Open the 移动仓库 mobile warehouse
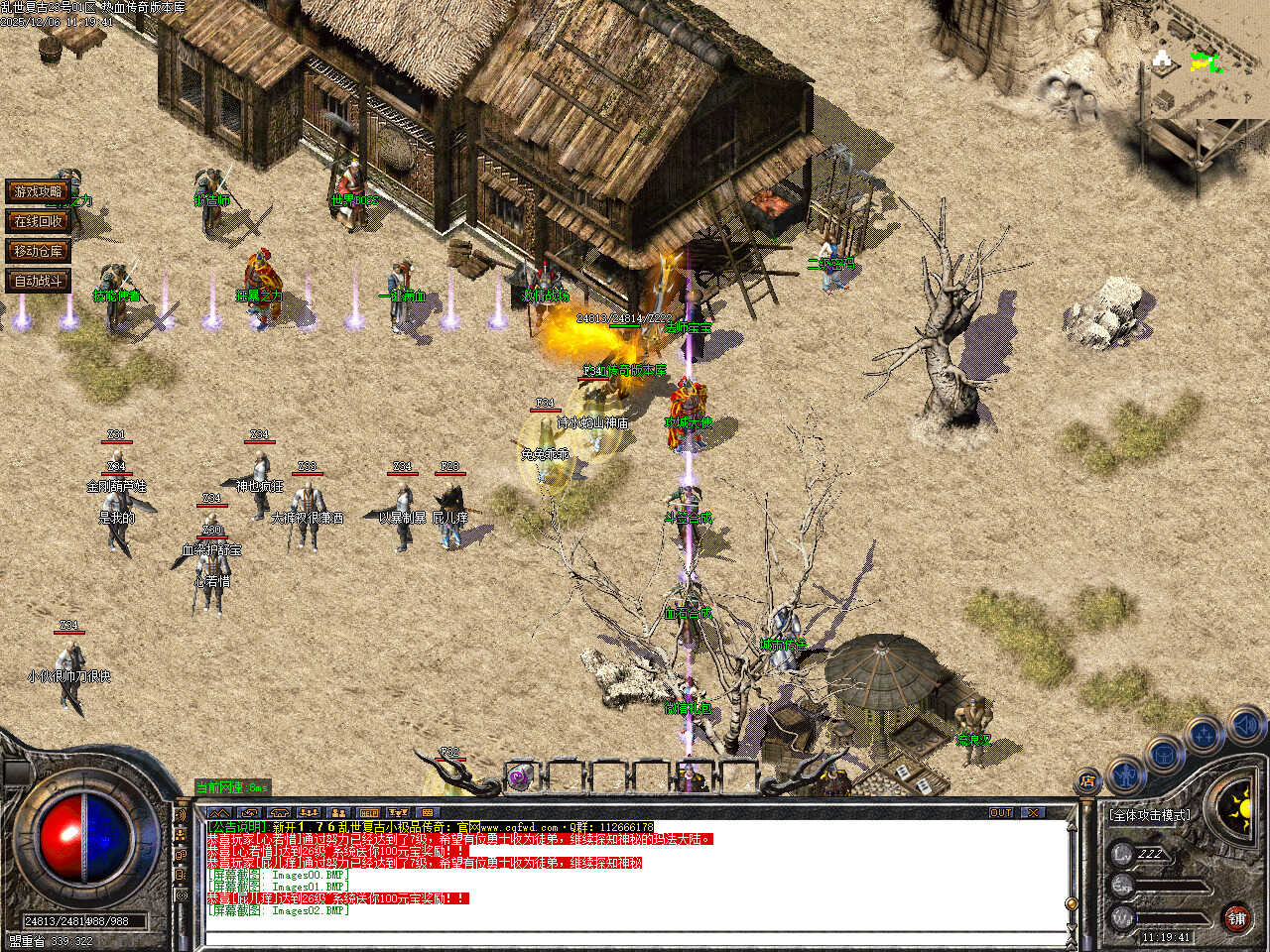The width and height of the screenshot is (1270, 952). [x=39, y=251]
